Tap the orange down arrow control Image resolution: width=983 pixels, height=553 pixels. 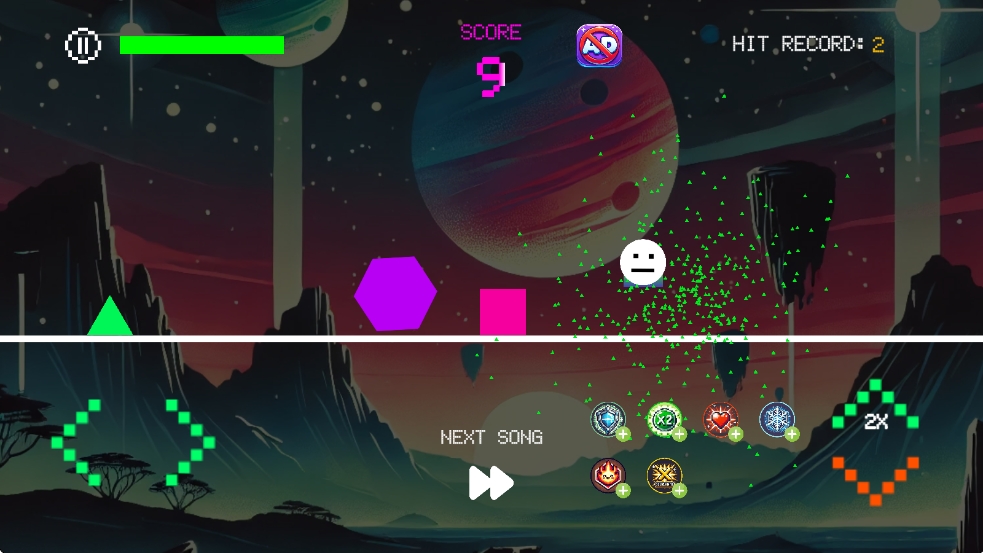(875, 478)
